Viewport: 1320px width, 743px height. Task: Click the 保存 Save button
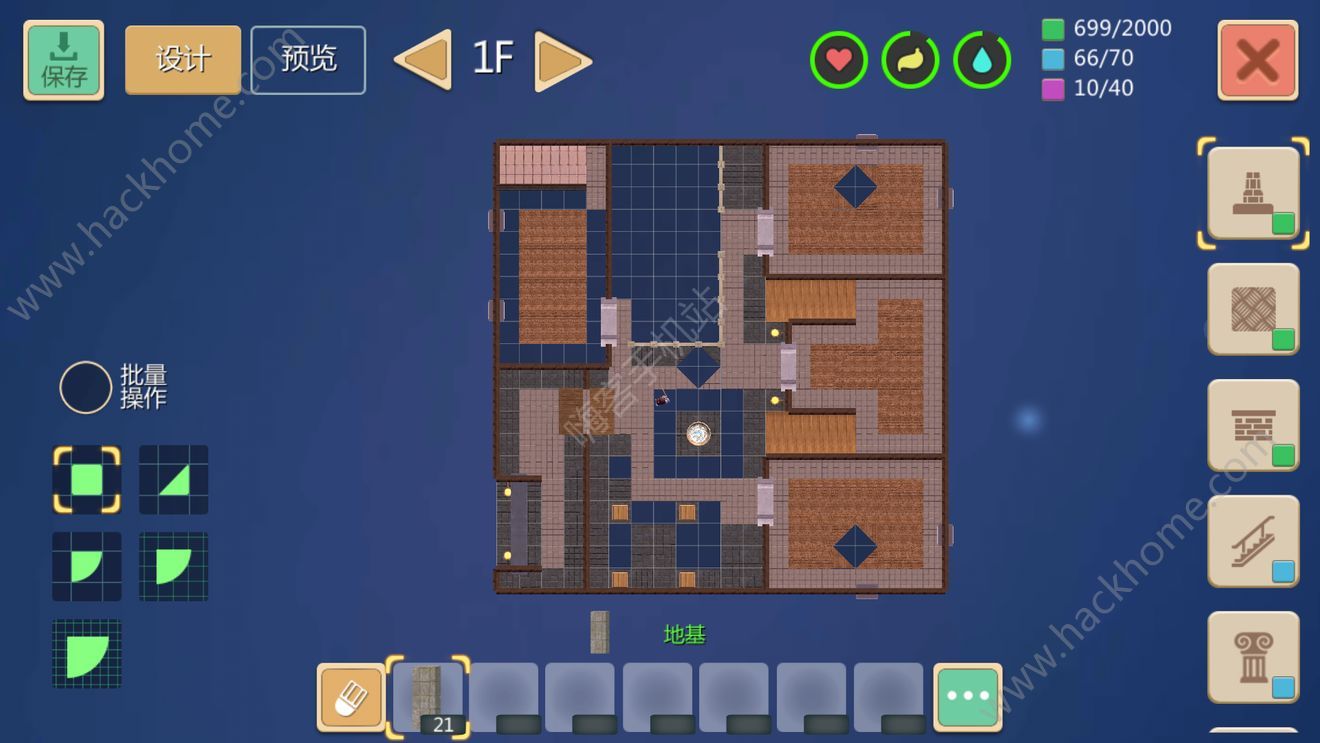[x=63, y=60]
